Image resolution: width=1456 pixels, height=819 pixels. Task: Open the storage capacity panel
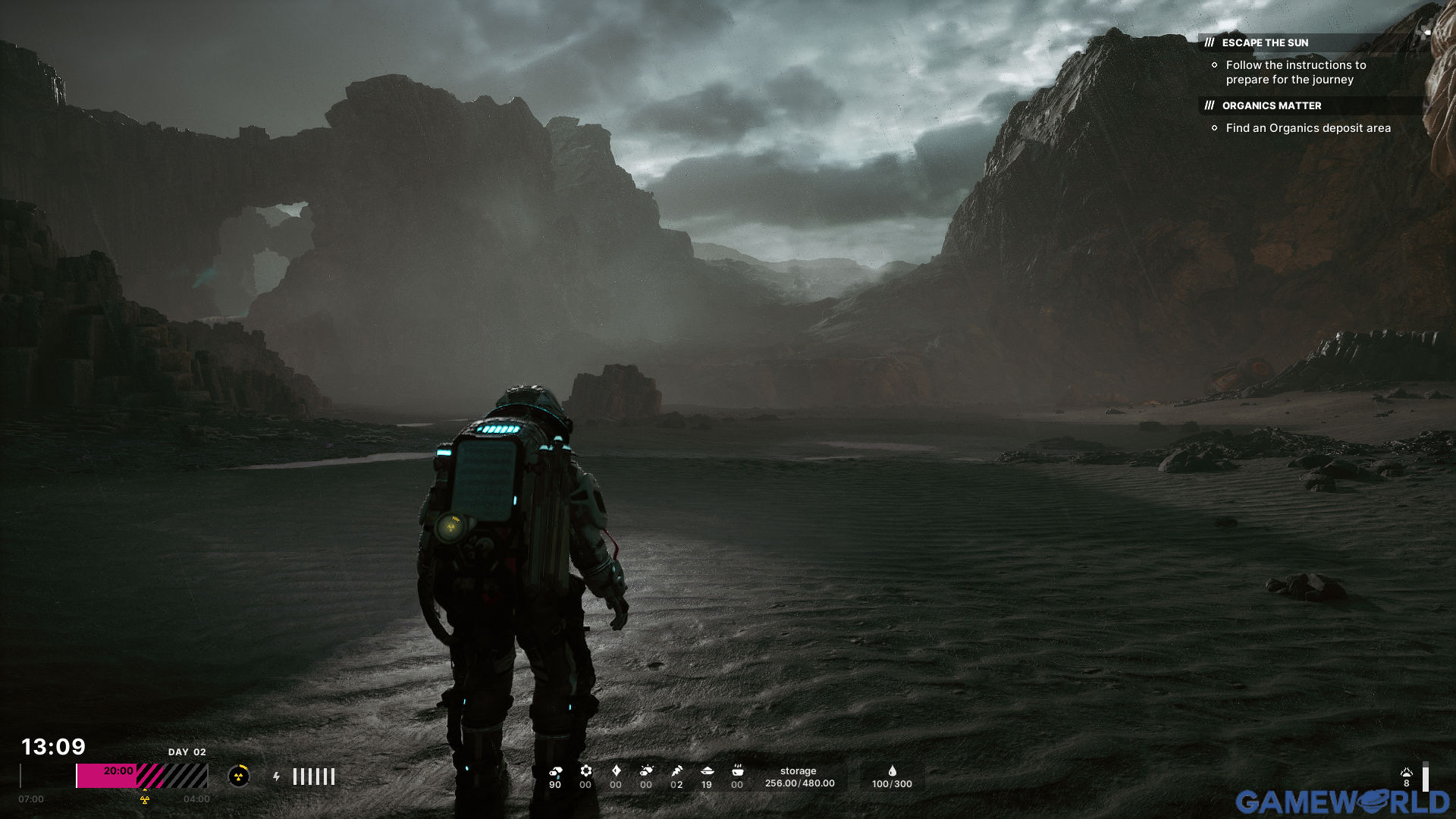pyautogui.click(x=799, y=777)
